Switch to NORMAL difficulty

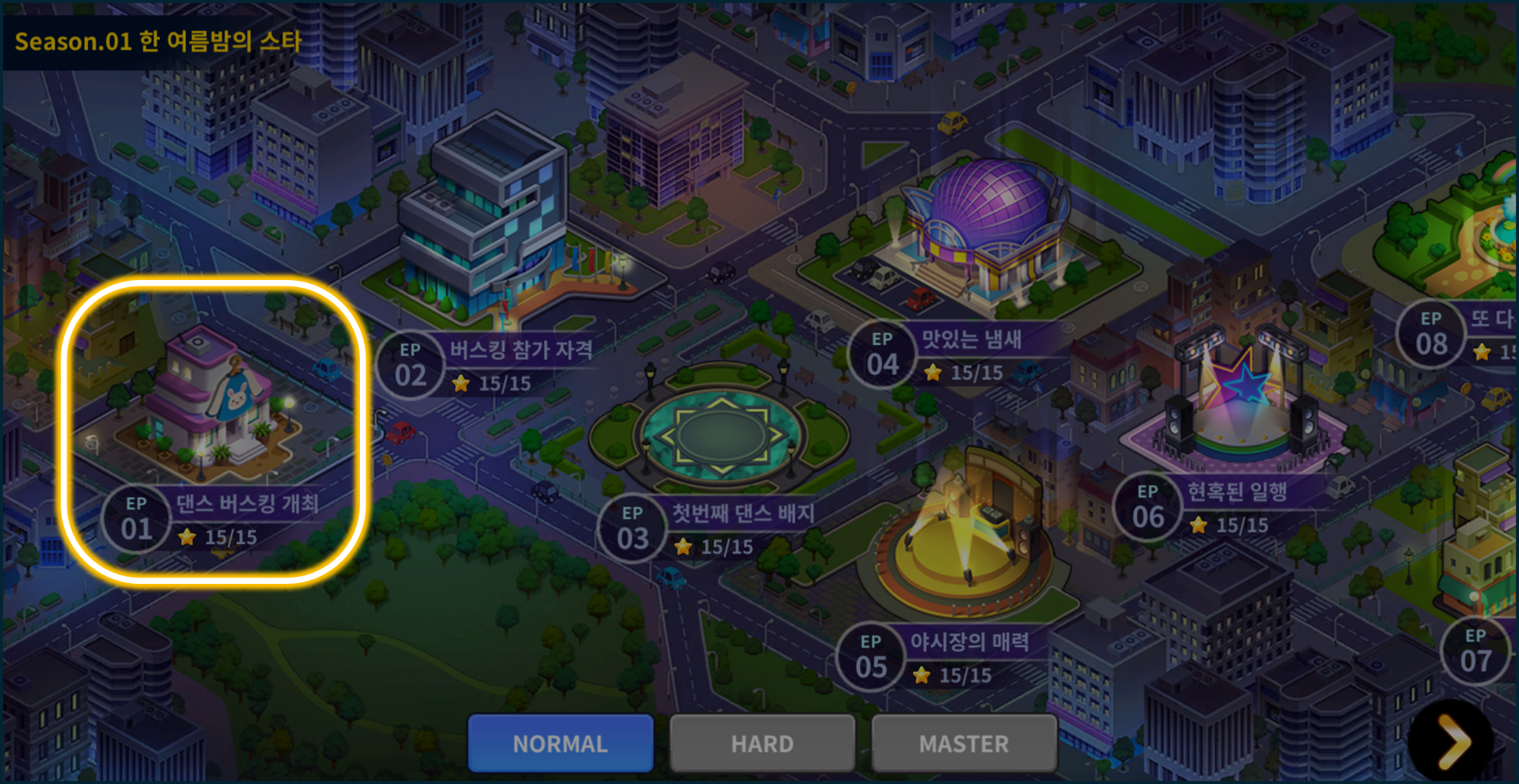pyautogui.click(x=560, y=744)
